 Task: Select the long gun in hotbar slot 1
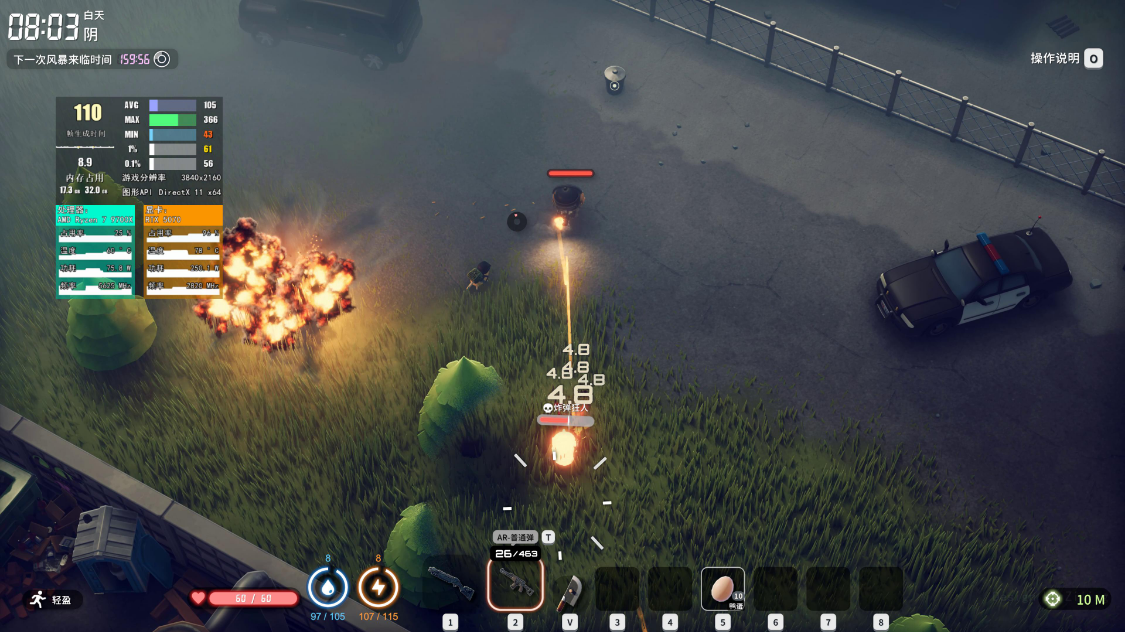click(x=449, y=582)
